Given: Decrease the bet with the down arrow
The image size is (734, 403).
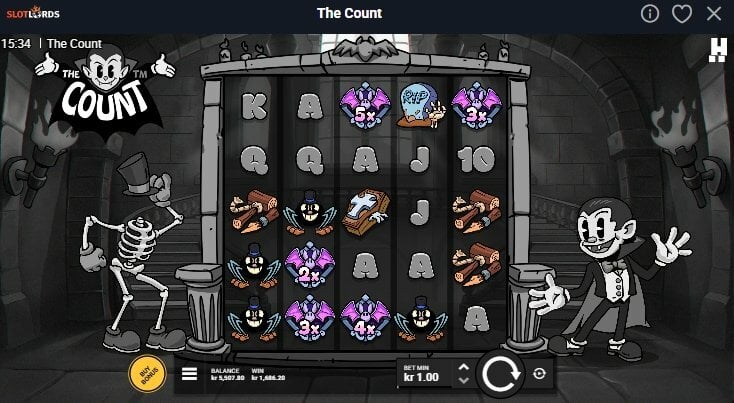Looking at the screenshot, I should [x=462, y=381].
